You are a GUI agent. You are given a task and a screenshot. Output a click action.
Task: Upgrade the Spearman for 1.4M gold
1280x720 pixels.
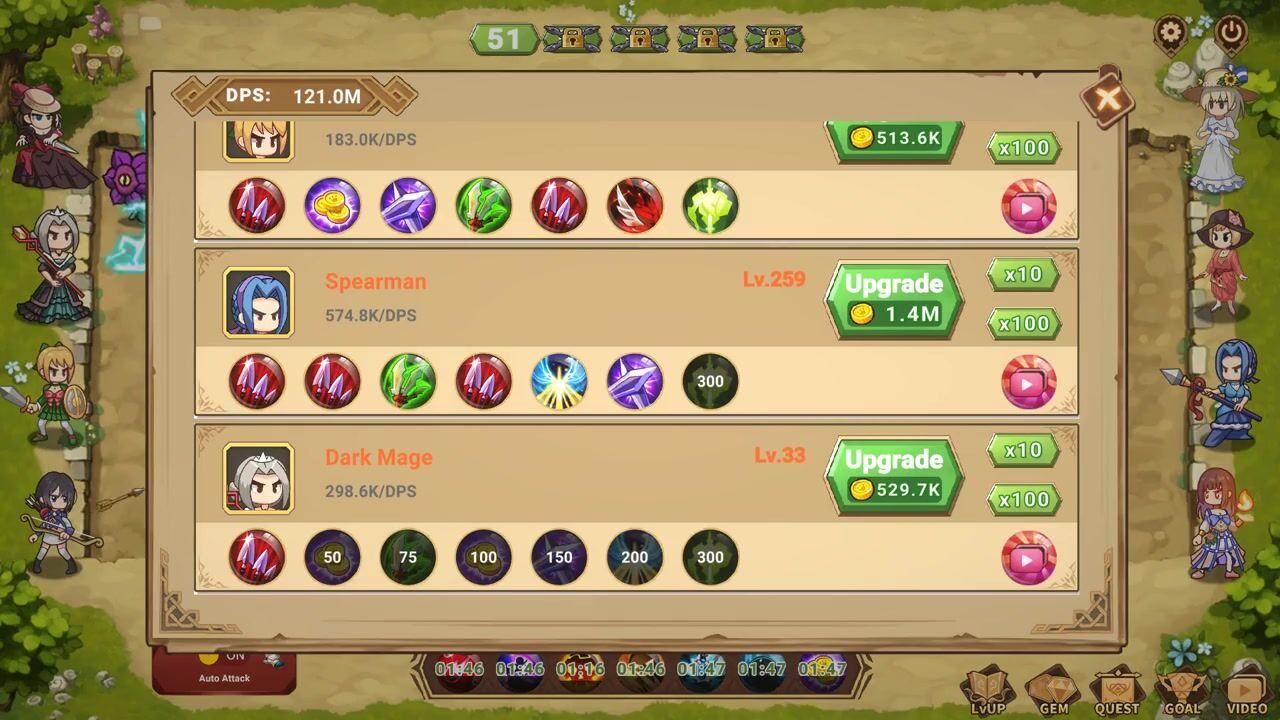tap(894, 299)
